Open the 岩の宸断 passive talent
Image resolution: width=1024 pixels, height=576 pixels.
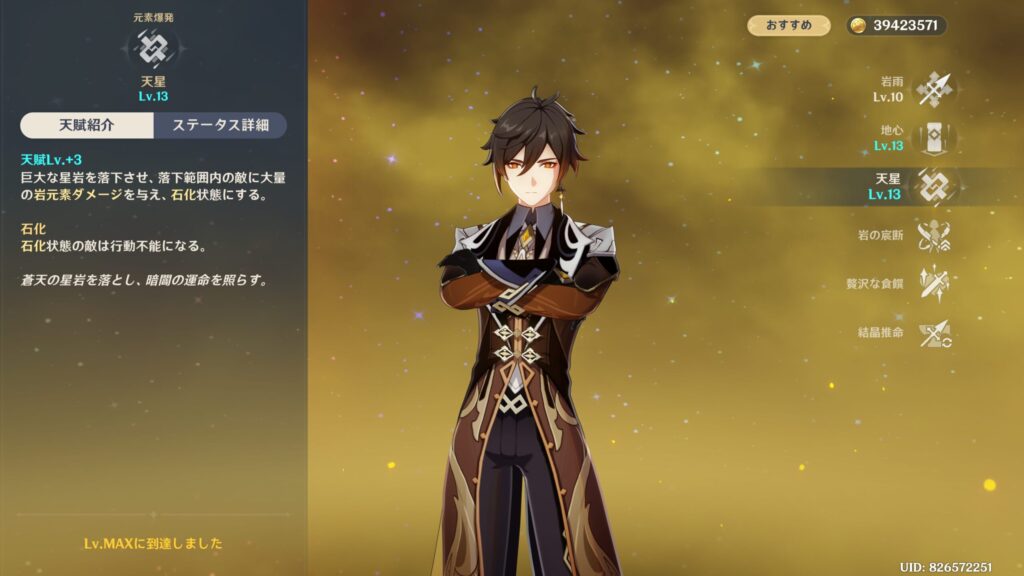[935, 235]
